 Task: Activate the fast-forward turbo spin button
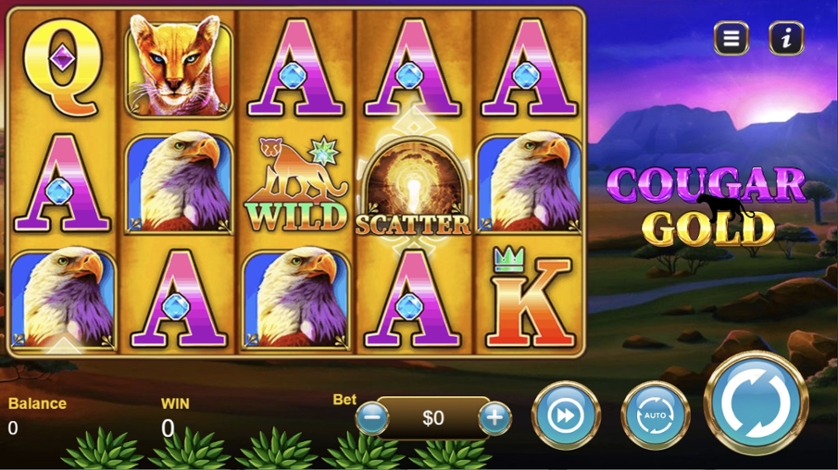point(566,414)
